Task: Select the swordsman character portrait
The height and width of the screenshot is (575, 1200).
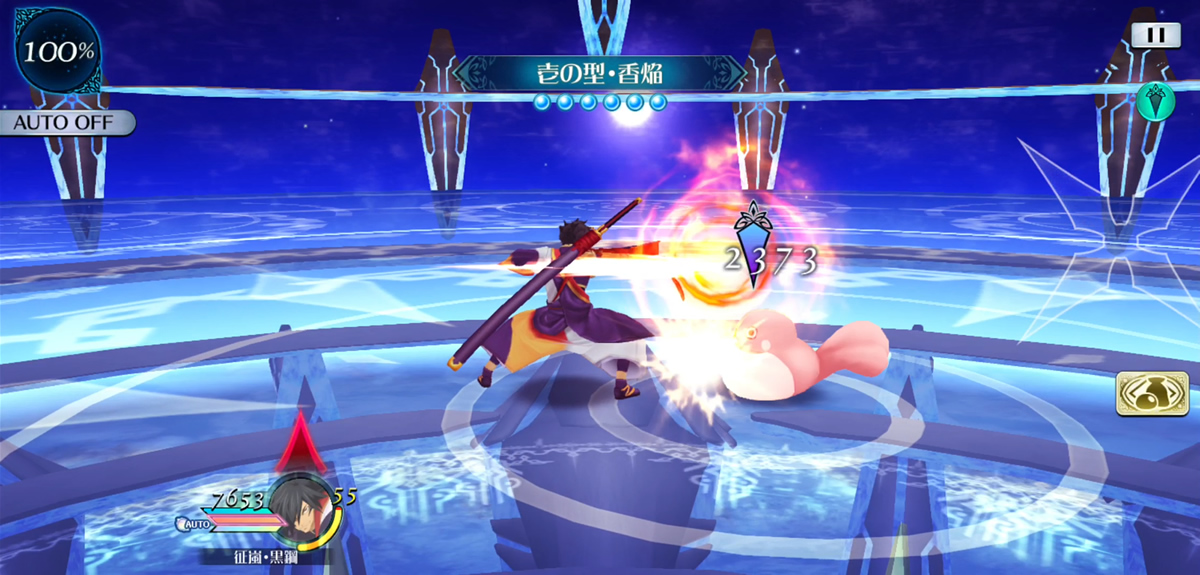Action: pyautogui.click(x=303, y=510)
